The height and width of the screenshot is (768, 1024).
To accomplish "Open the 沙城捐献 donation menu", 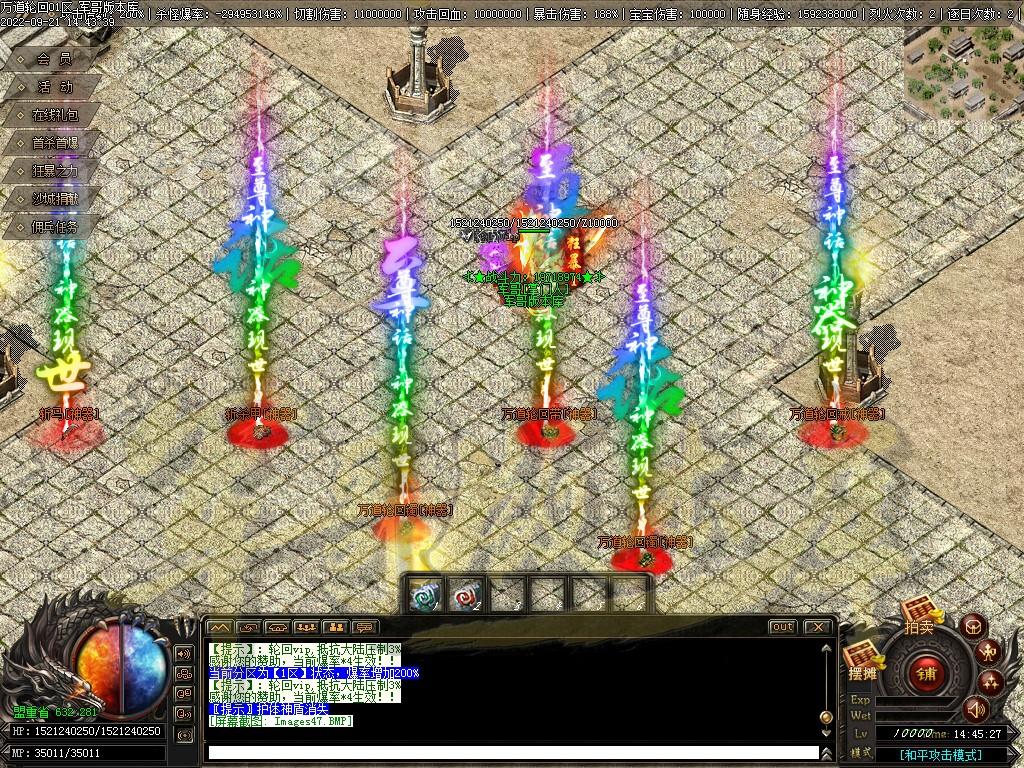I will (x=53, y=199).
